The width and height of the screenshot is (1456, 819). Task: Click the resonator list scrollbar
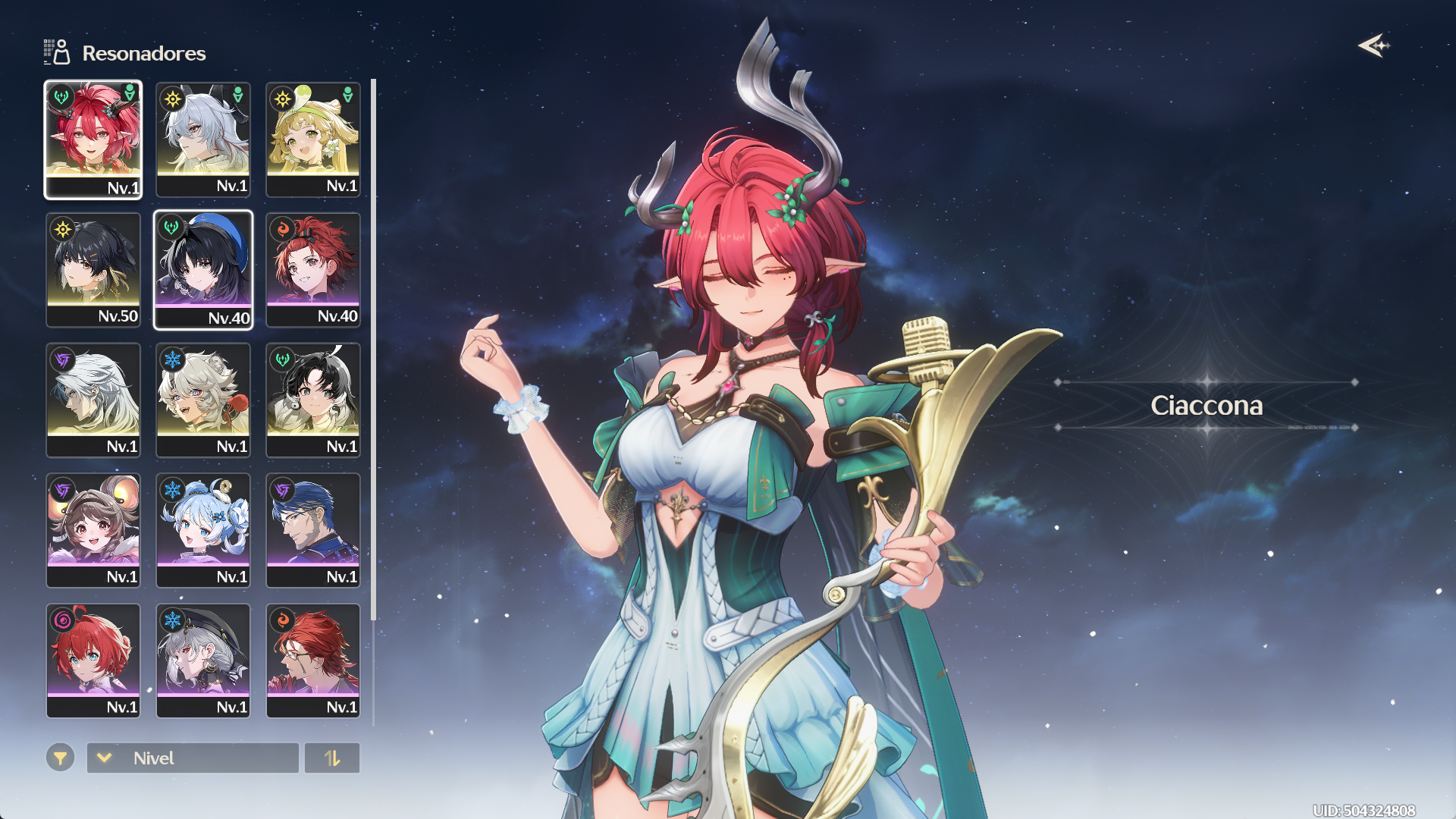tap(373, 349)
